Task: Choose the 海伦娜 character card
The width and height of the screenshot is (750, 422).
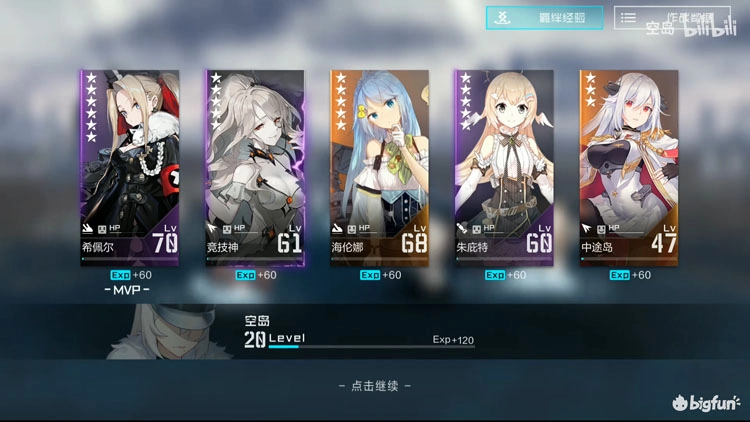Action: [x=378, y=166]
